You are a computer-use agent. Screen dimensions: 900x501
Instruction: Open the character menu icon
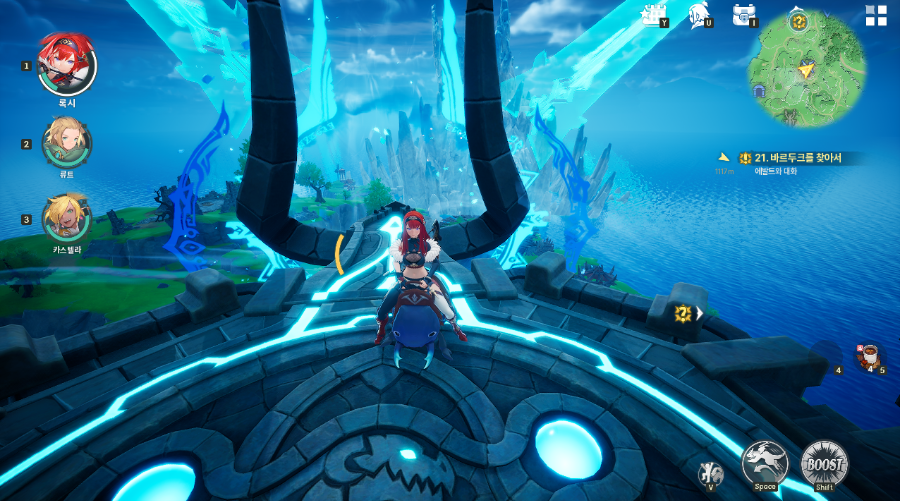700,14
